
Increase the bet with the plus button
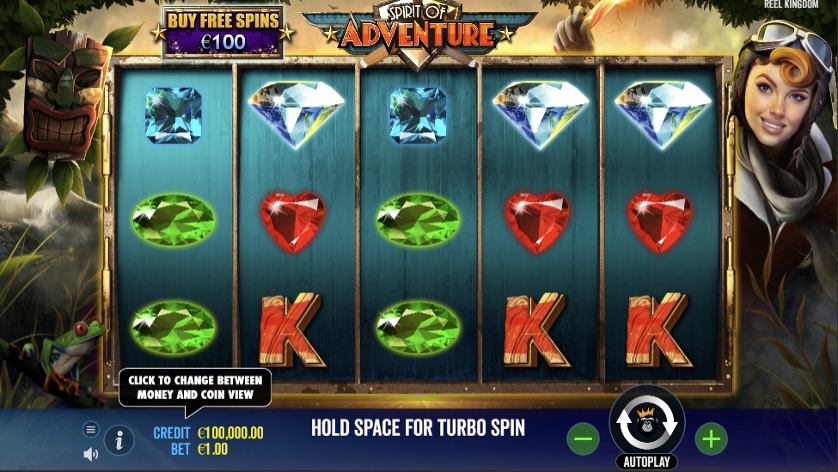[x=710, y=438]
